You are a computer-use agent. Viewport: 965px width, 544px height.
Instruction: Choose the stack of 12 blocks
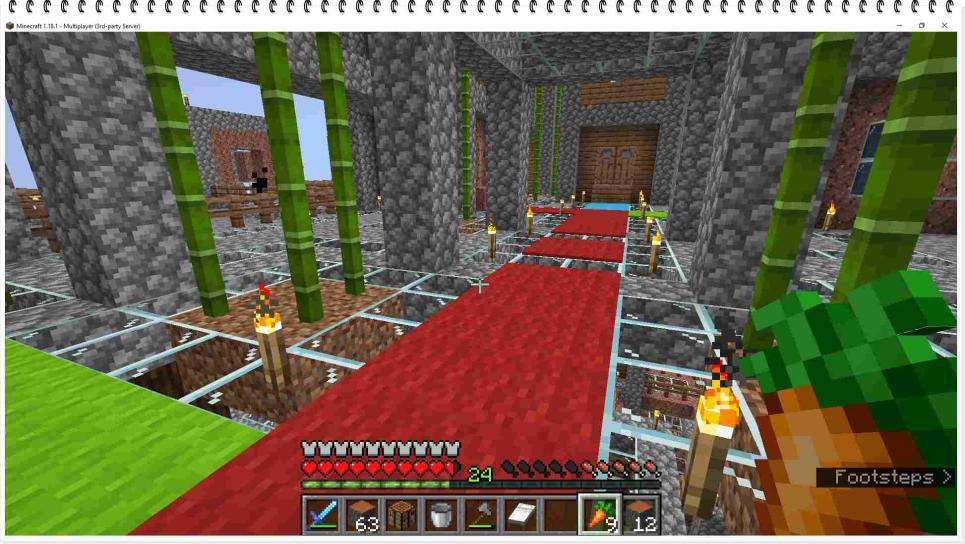(640, 514)
